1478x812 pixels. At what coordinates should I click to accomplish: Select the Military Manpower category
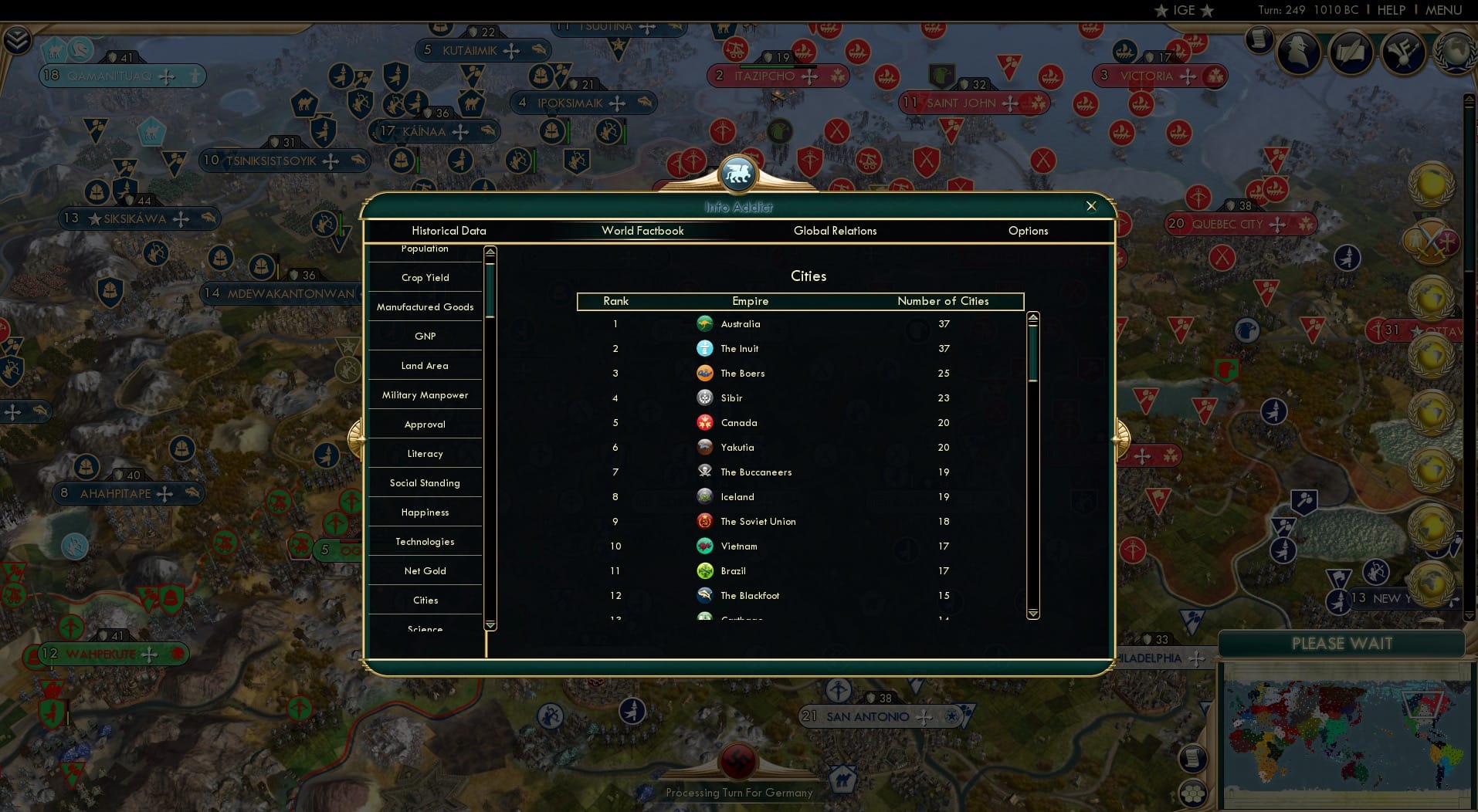[x=425, y=394]
